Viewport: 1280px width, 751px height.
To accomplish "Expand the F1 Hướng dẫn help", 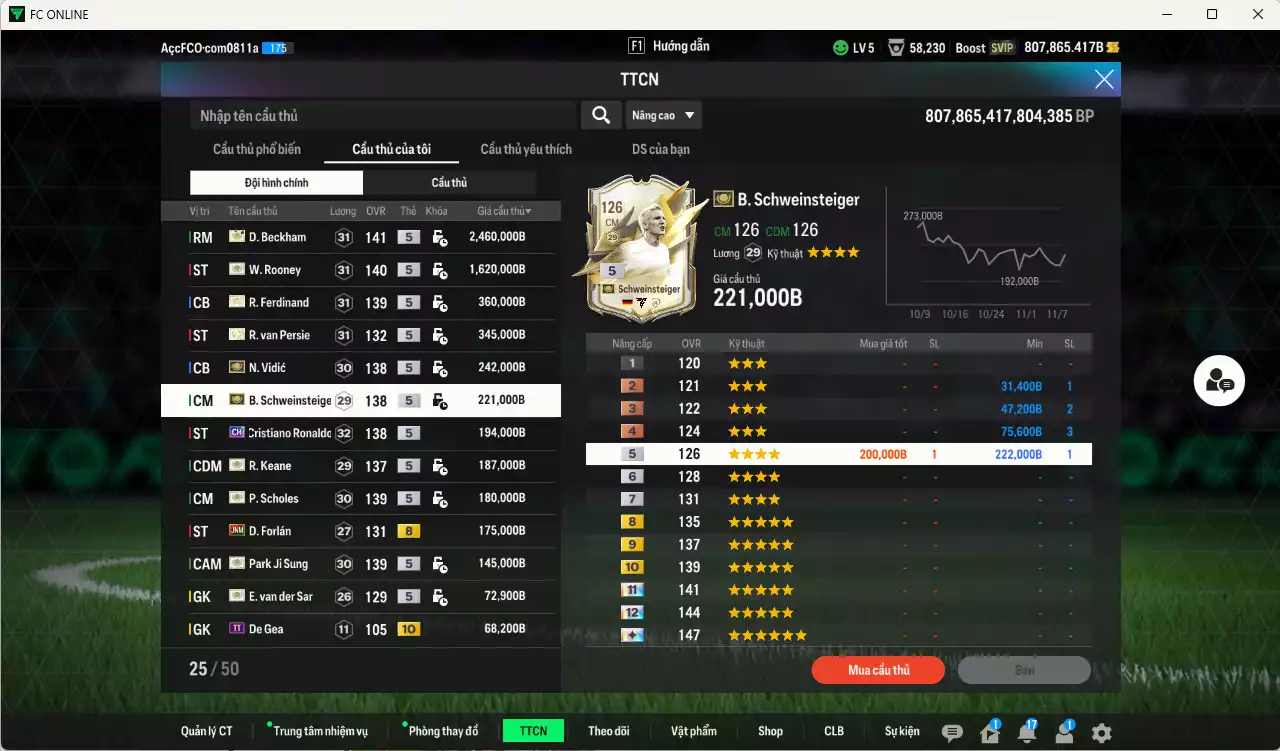I will tap(668, 45).
